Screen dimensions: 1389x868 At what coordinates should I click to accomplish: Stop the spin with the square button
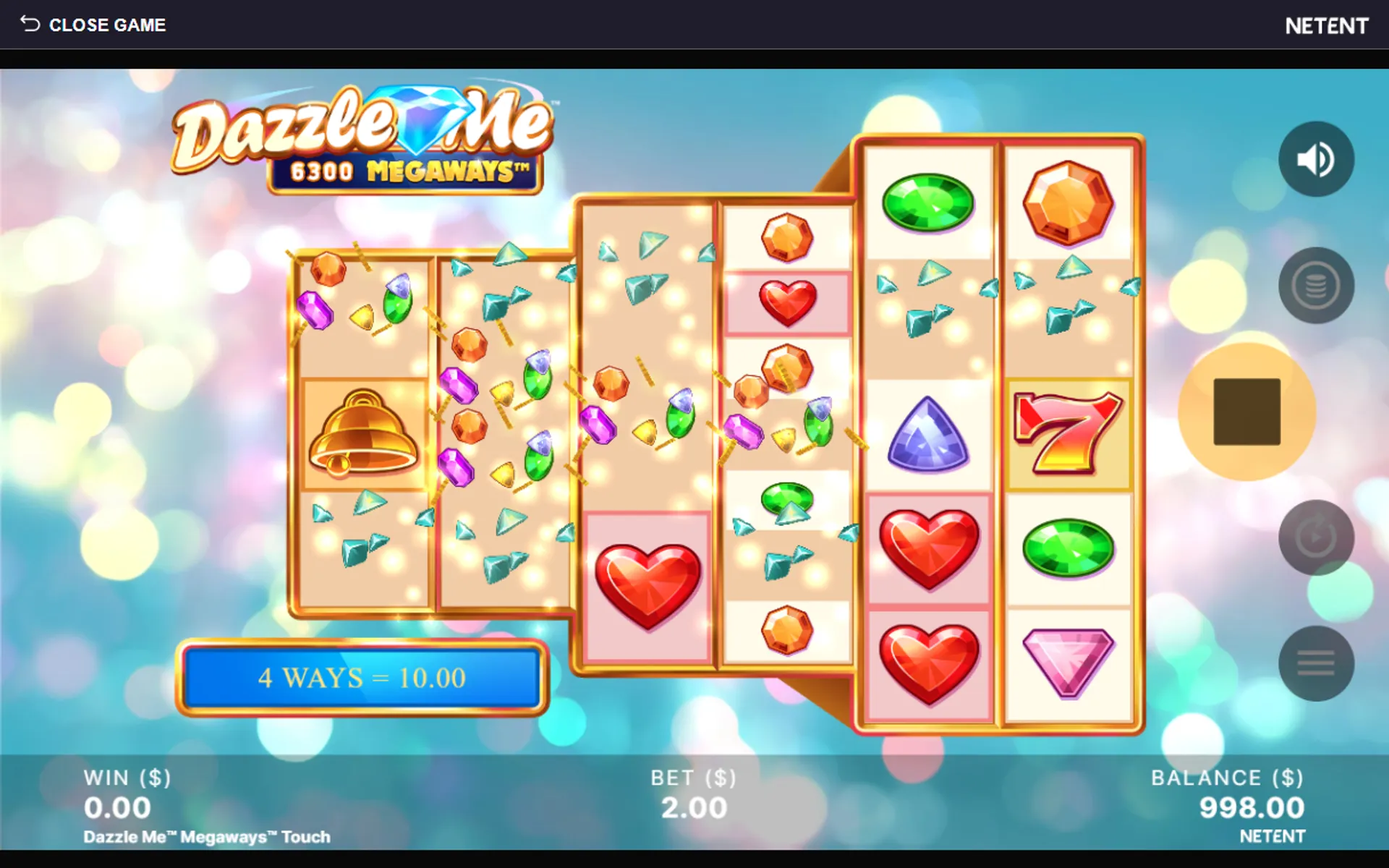click(x=1246, y=412)
